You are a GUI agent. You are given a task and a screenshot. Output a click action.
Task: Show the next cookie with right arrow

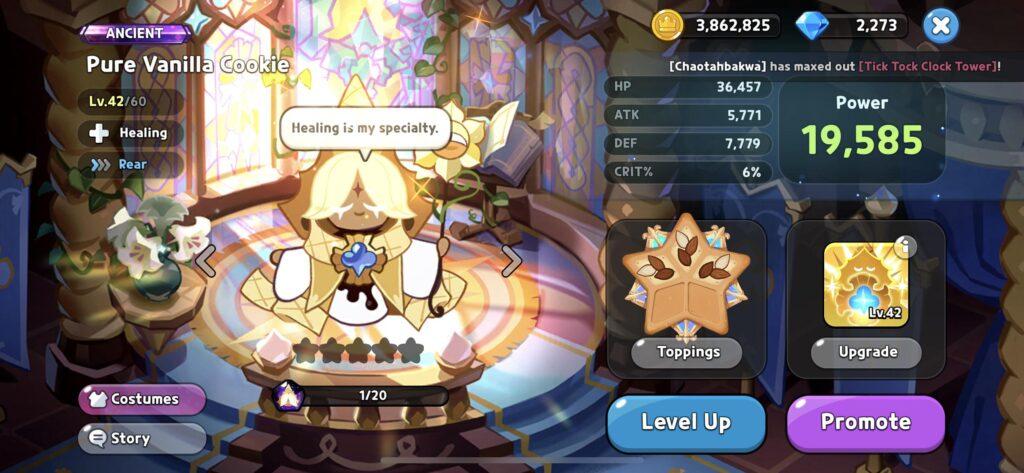pyautogui.click(x=511, y=260)
